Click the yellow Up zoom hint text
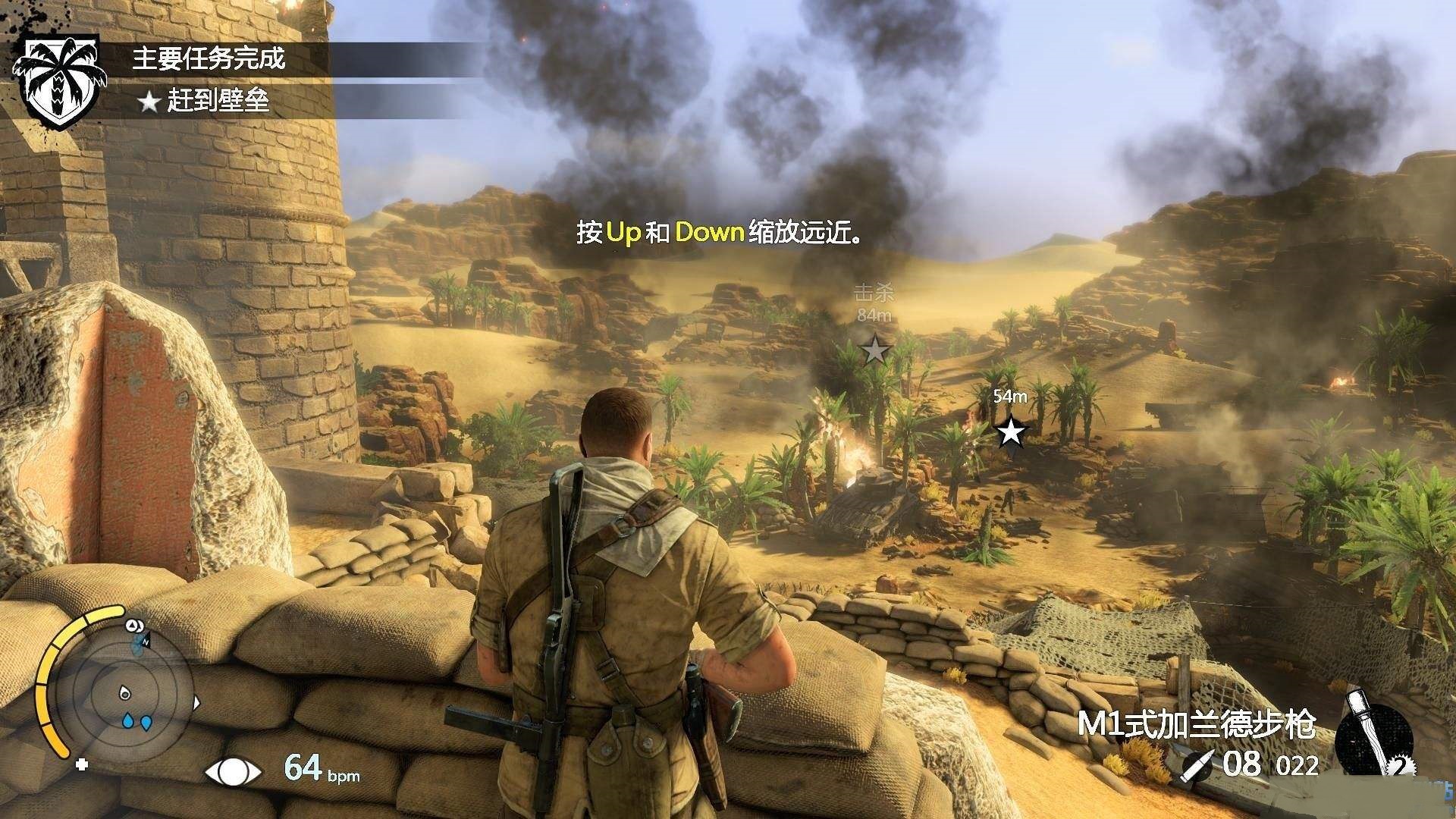 point(625,231)
